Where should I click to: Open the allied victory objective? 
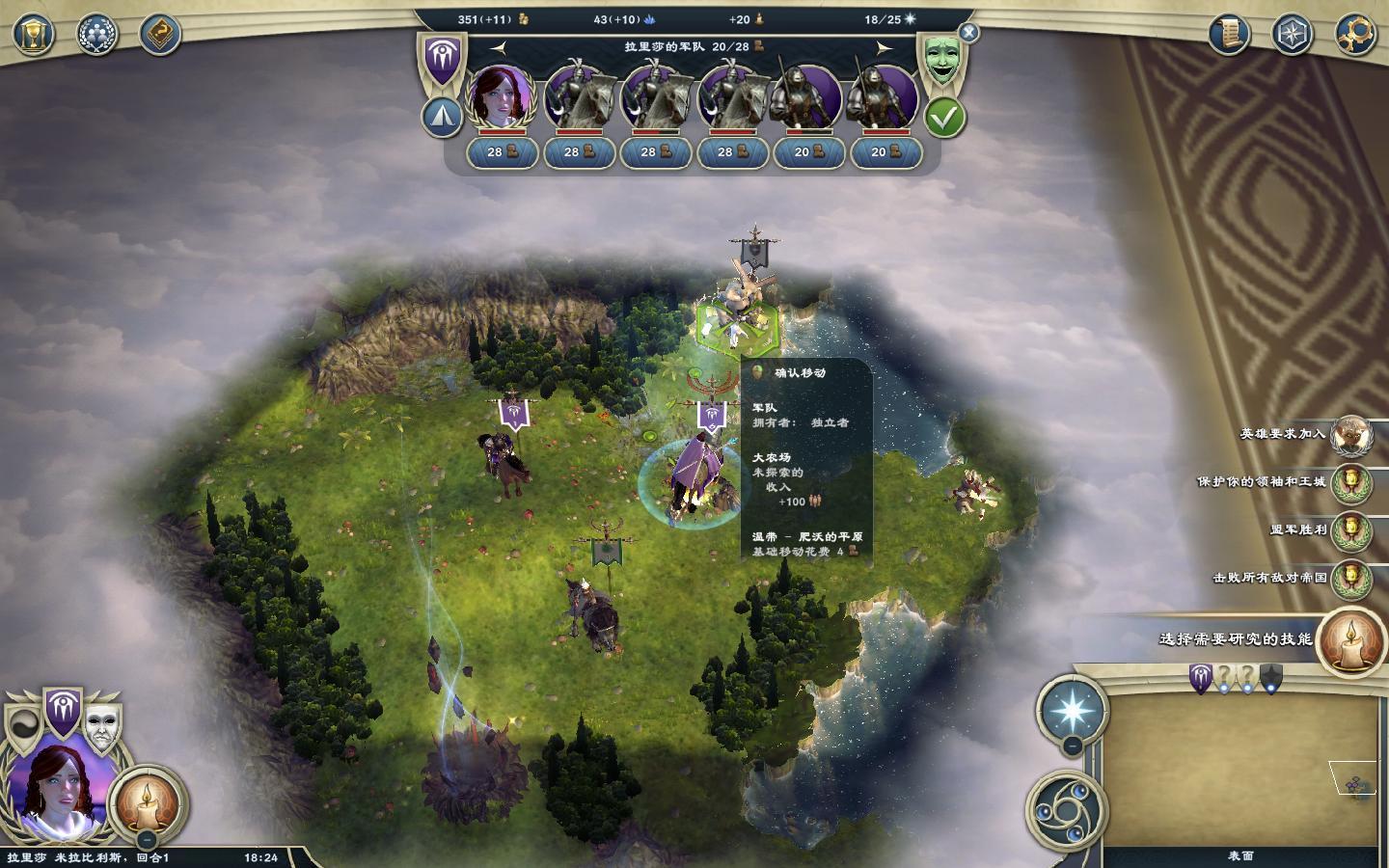(1351, 529)
